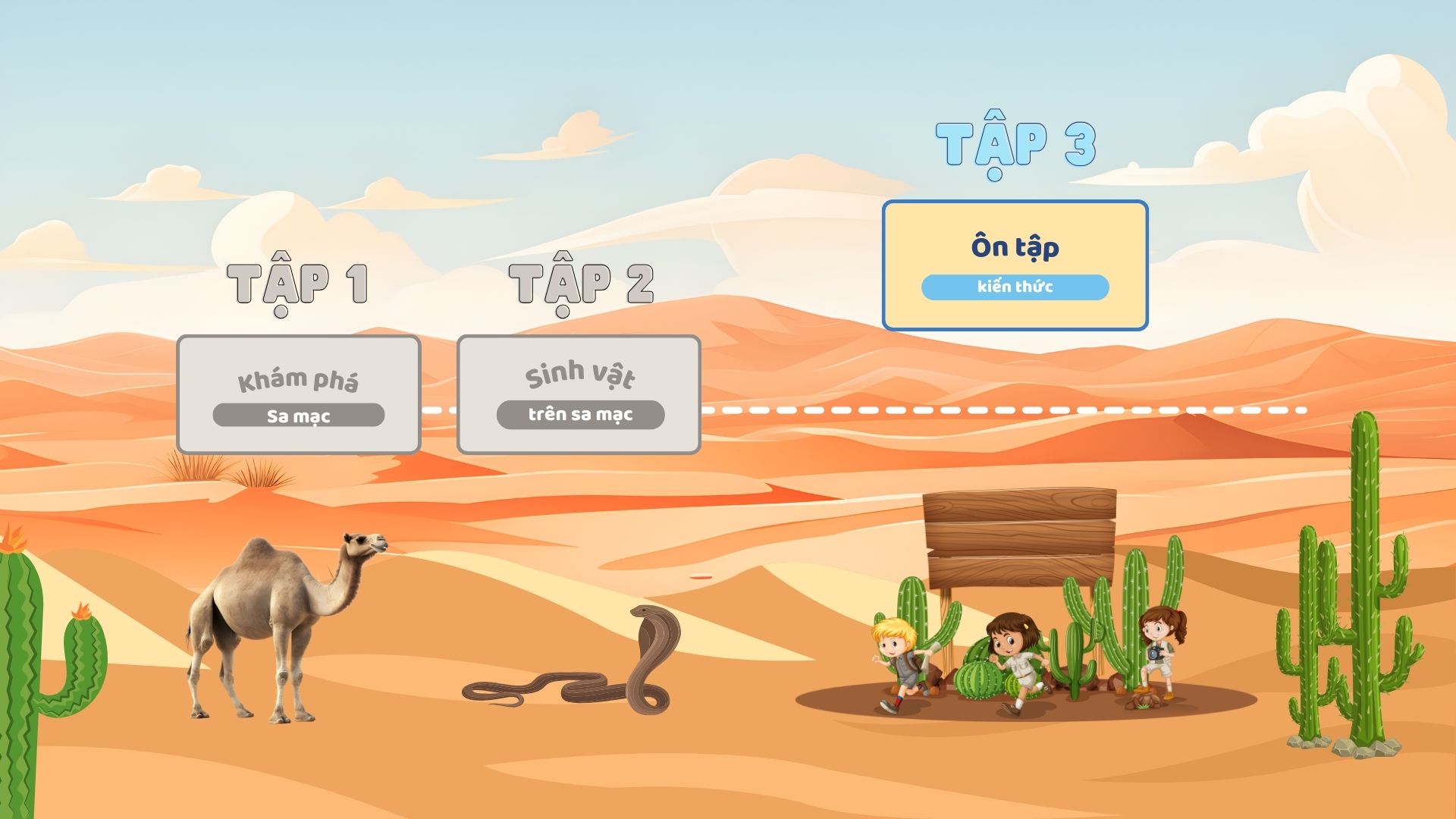Select the Sinh vật trên sa mạc card
1456x819 pixels.
579,394
